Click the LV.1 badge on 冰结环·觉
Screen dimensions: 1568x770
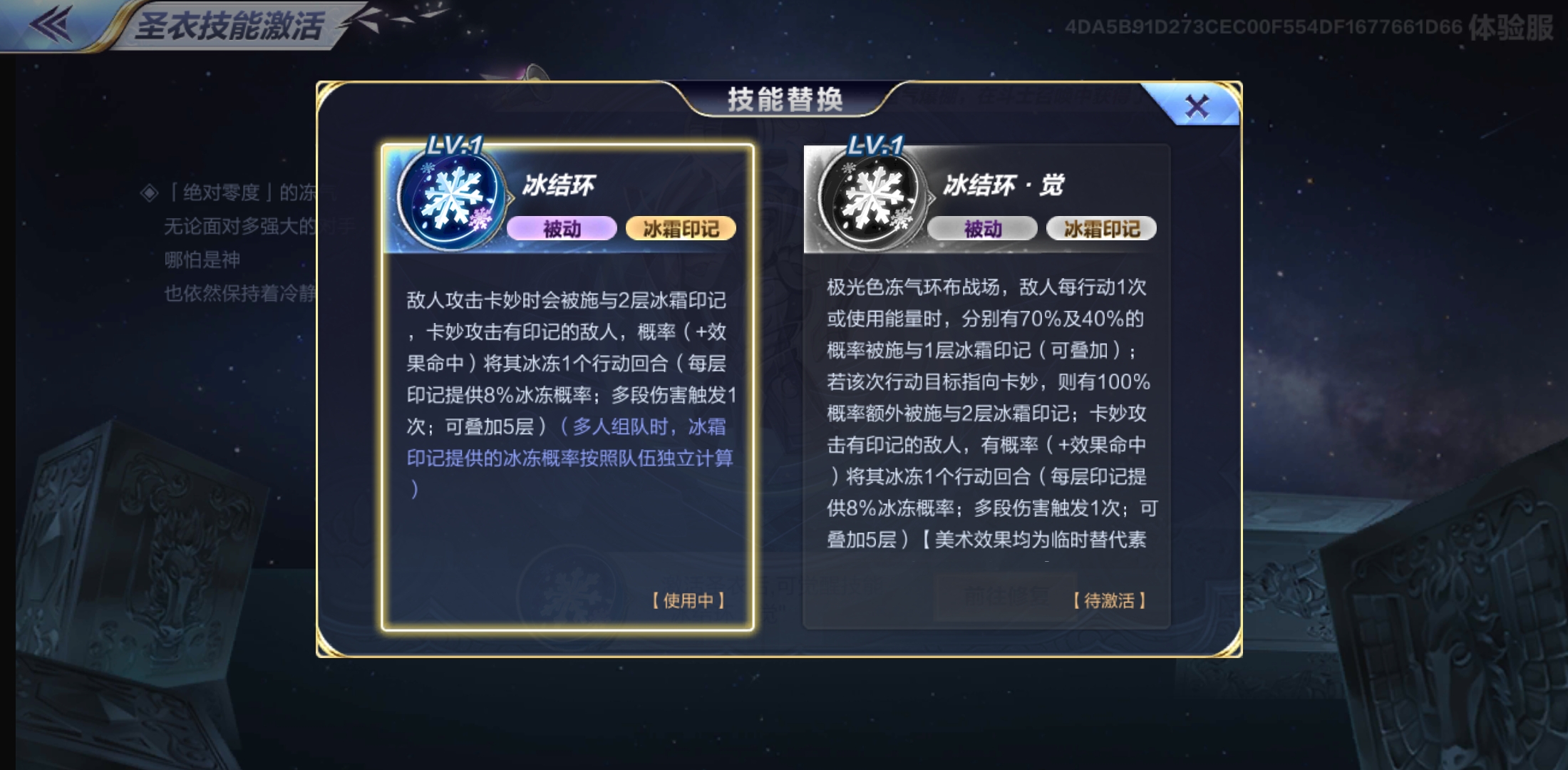(x=875, y=143)
